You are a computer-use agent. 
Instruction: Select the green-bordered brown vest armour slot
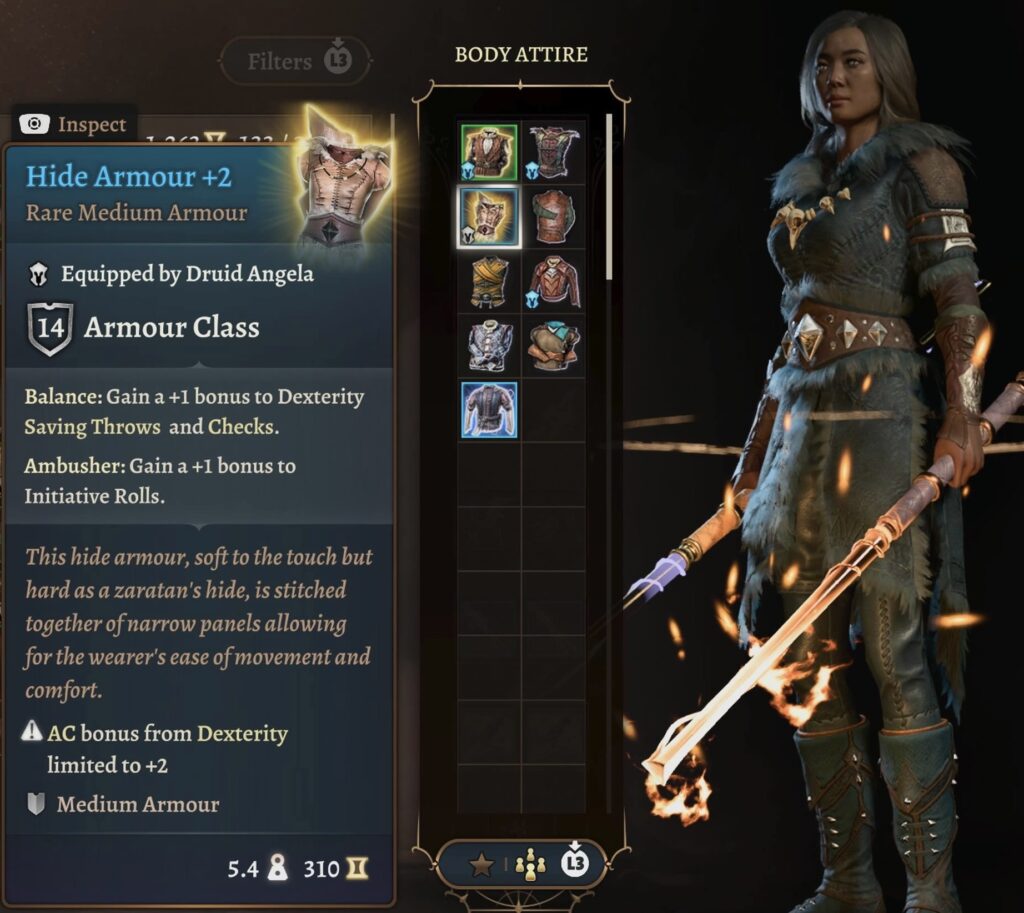tap(489, 152)
